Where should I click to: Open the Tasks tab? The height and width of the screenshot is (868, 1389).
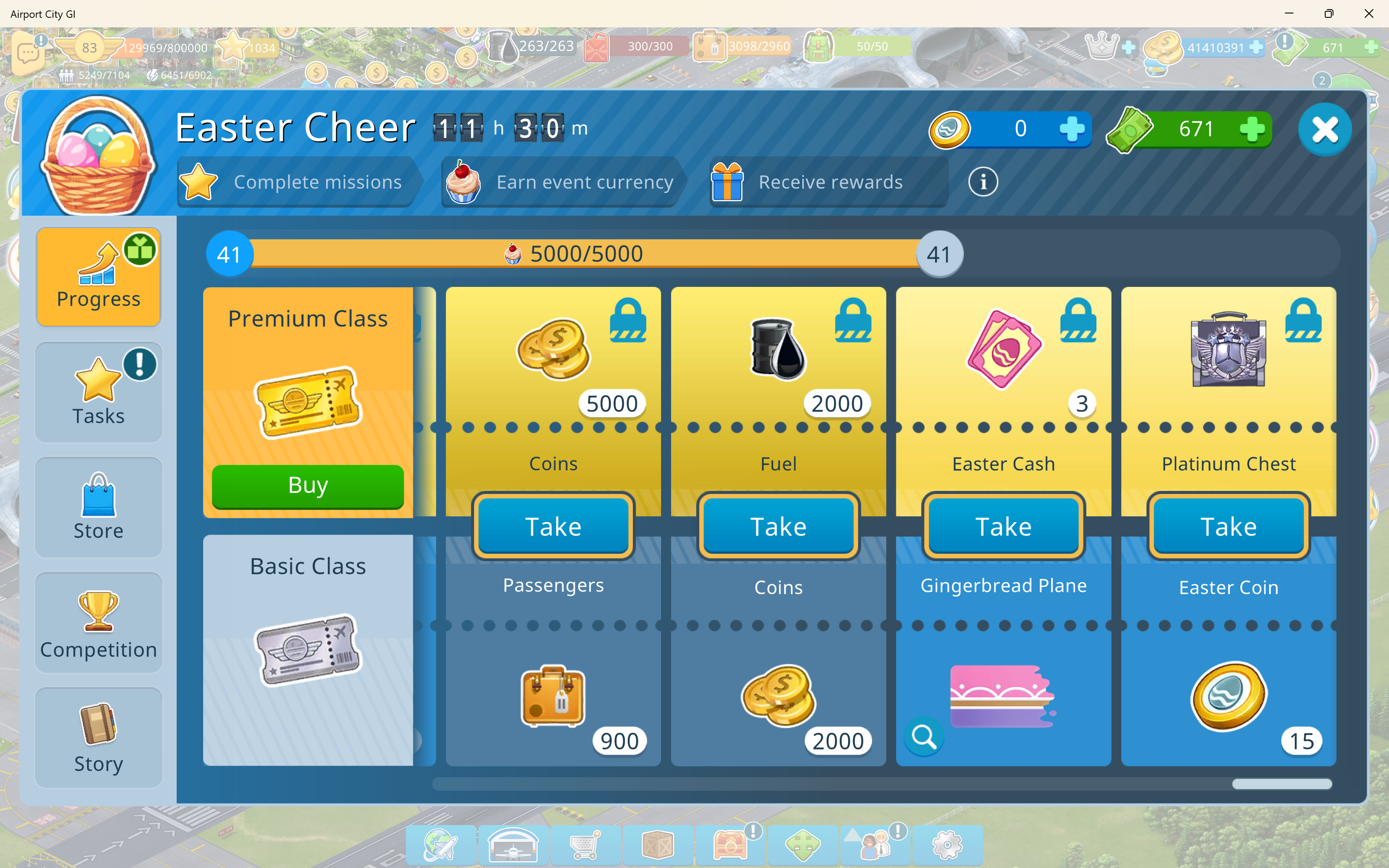pyautogui.click(x=99, y=392)
